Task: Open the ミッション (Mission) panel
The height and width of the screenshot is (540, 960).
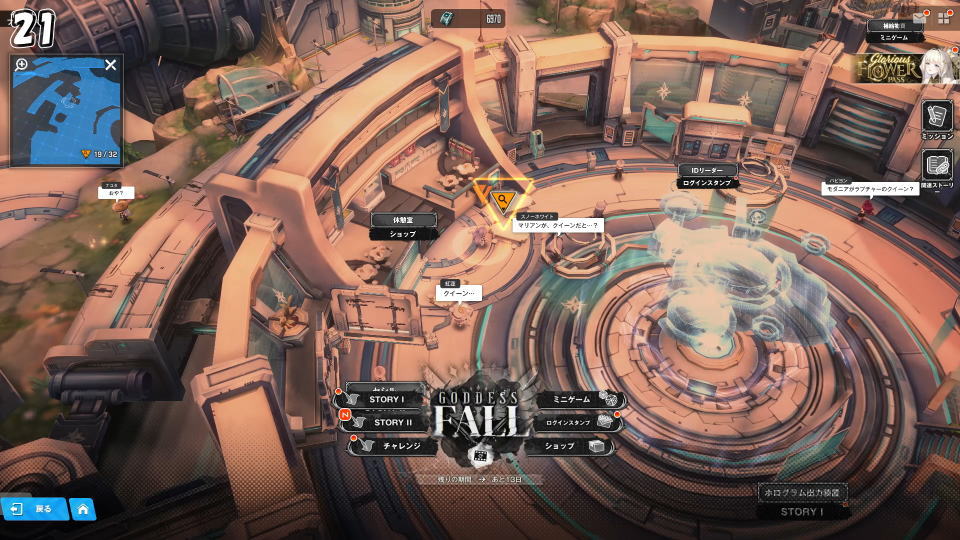Action: pyautogui.click(x=937, y=118)
